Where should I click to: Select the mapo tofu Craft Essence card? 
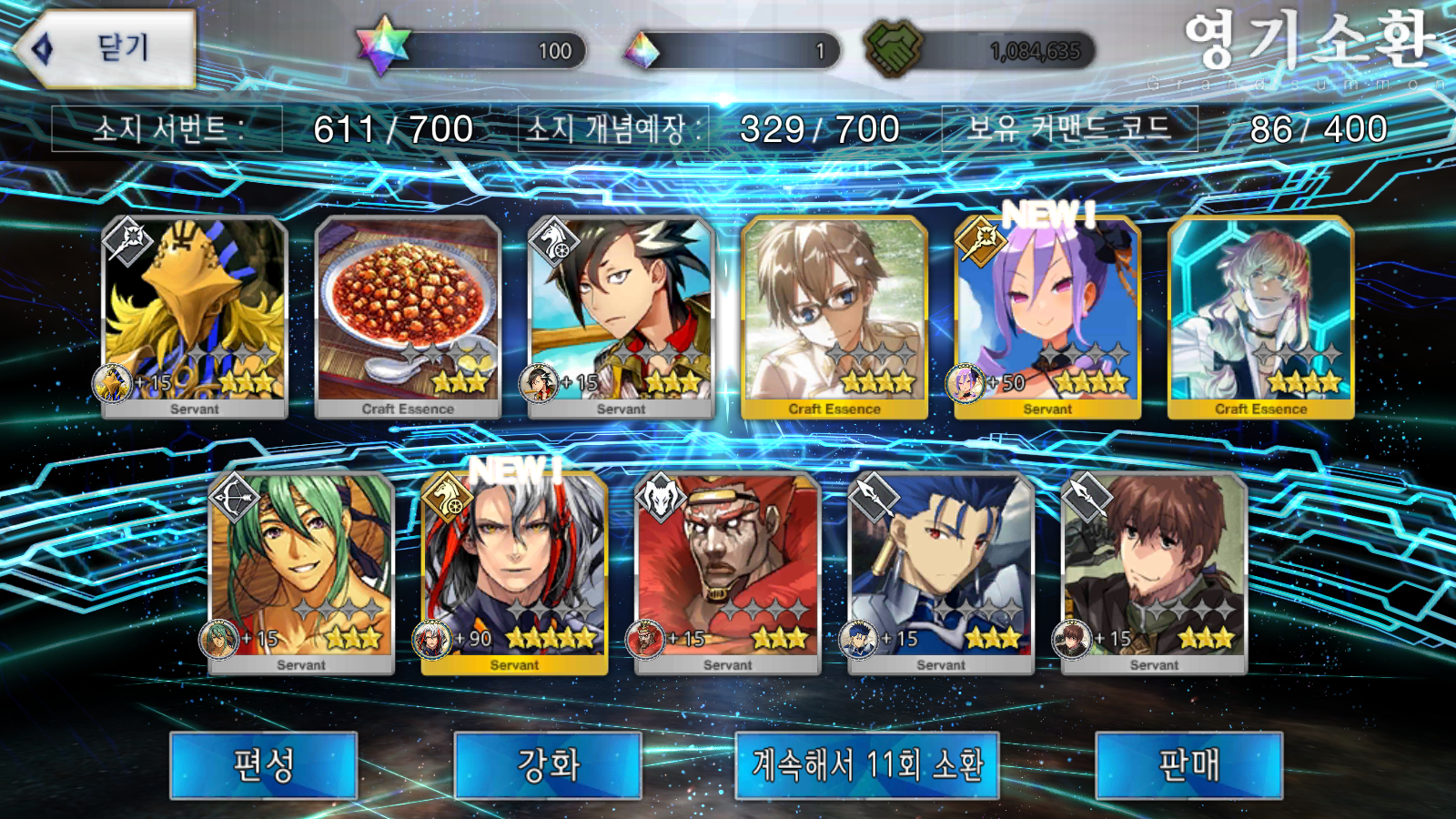[408, 314]
